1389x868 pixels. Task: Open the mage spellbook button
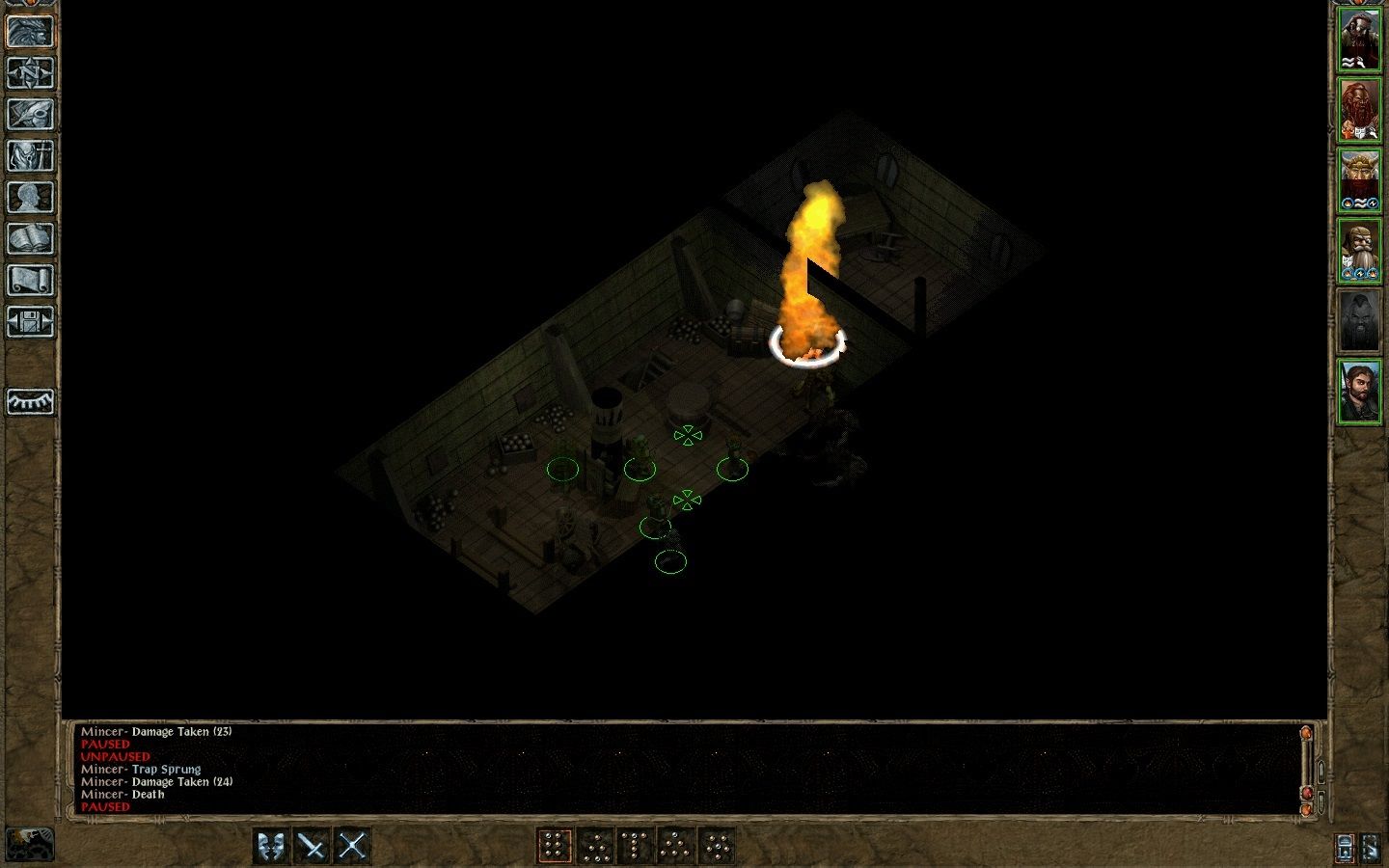[31, 239]
